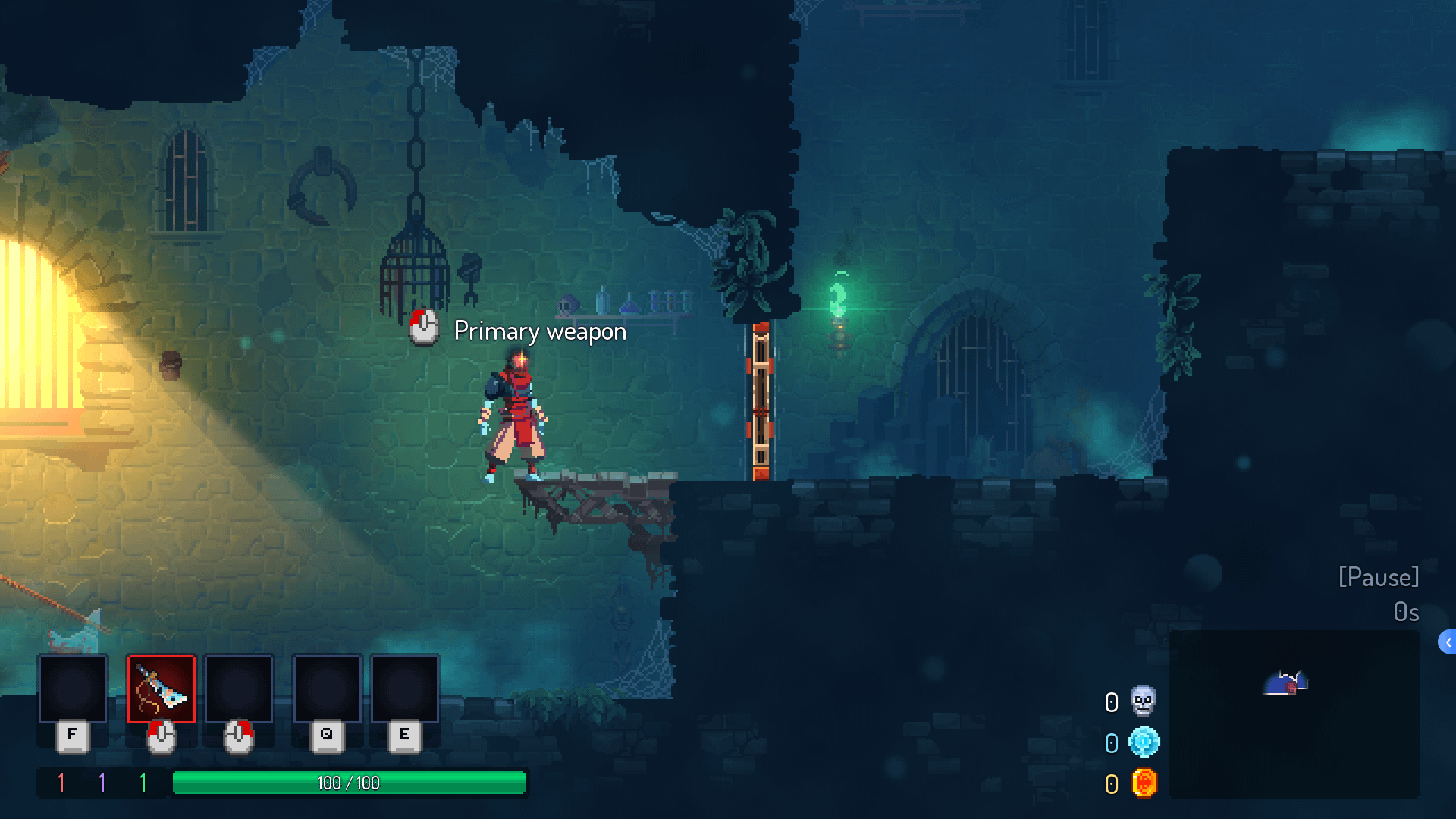
Task: Toggle the purple stat scroll indicator
Action: [x=101, y=783]
